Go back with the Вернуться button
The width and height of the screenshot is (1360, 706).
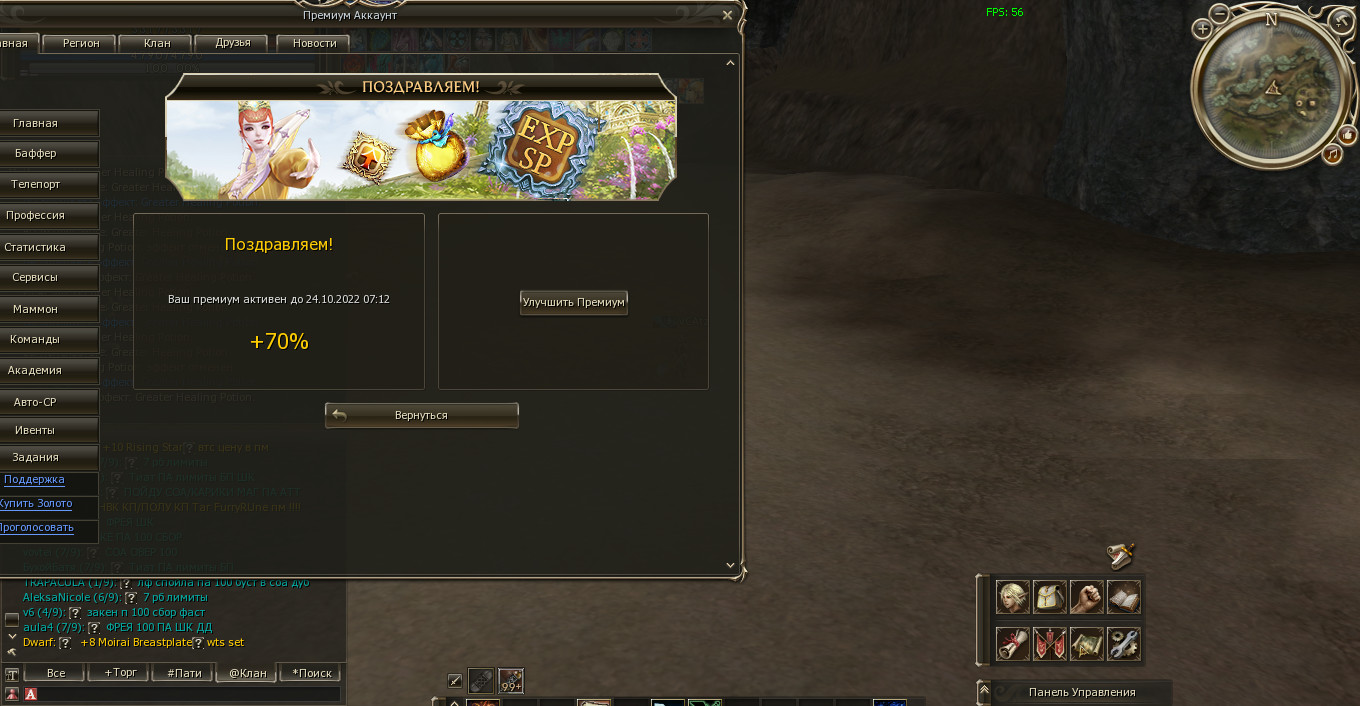point(421,415)
